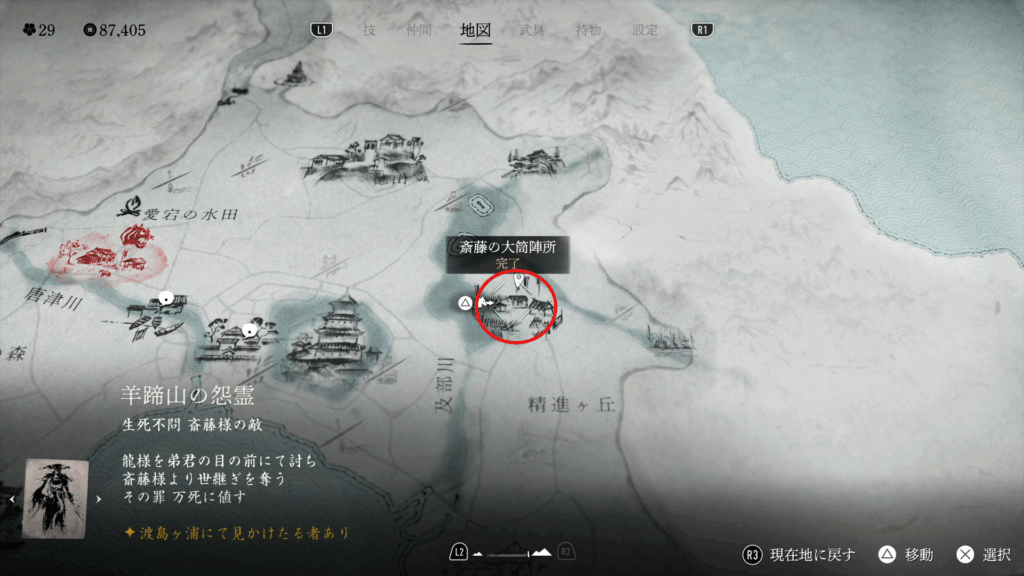
Task: Show the next wanted poster with right arrow
Action: (99, 497)
